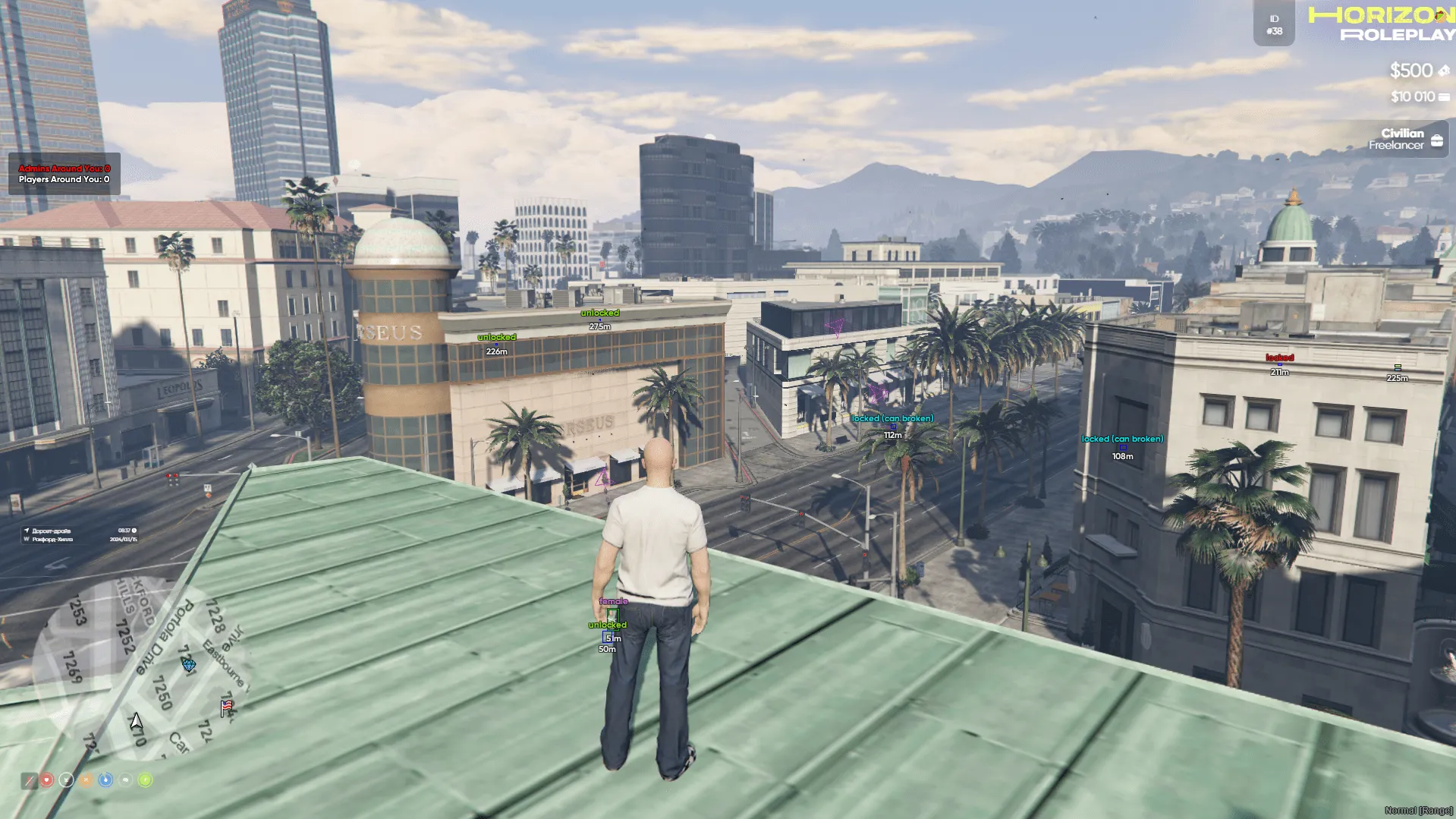The image size is (1456, 819).
Task: Click the Horizon Roleplay logo
Action: pos(1381,24)
